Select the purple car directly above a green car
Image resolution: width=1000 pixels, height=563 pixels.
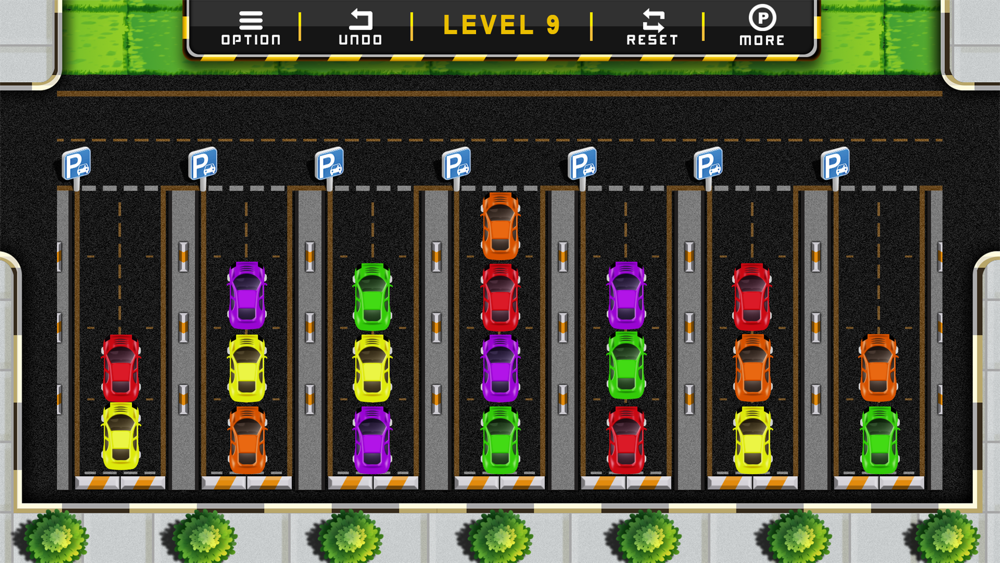(x=626, y=296)
